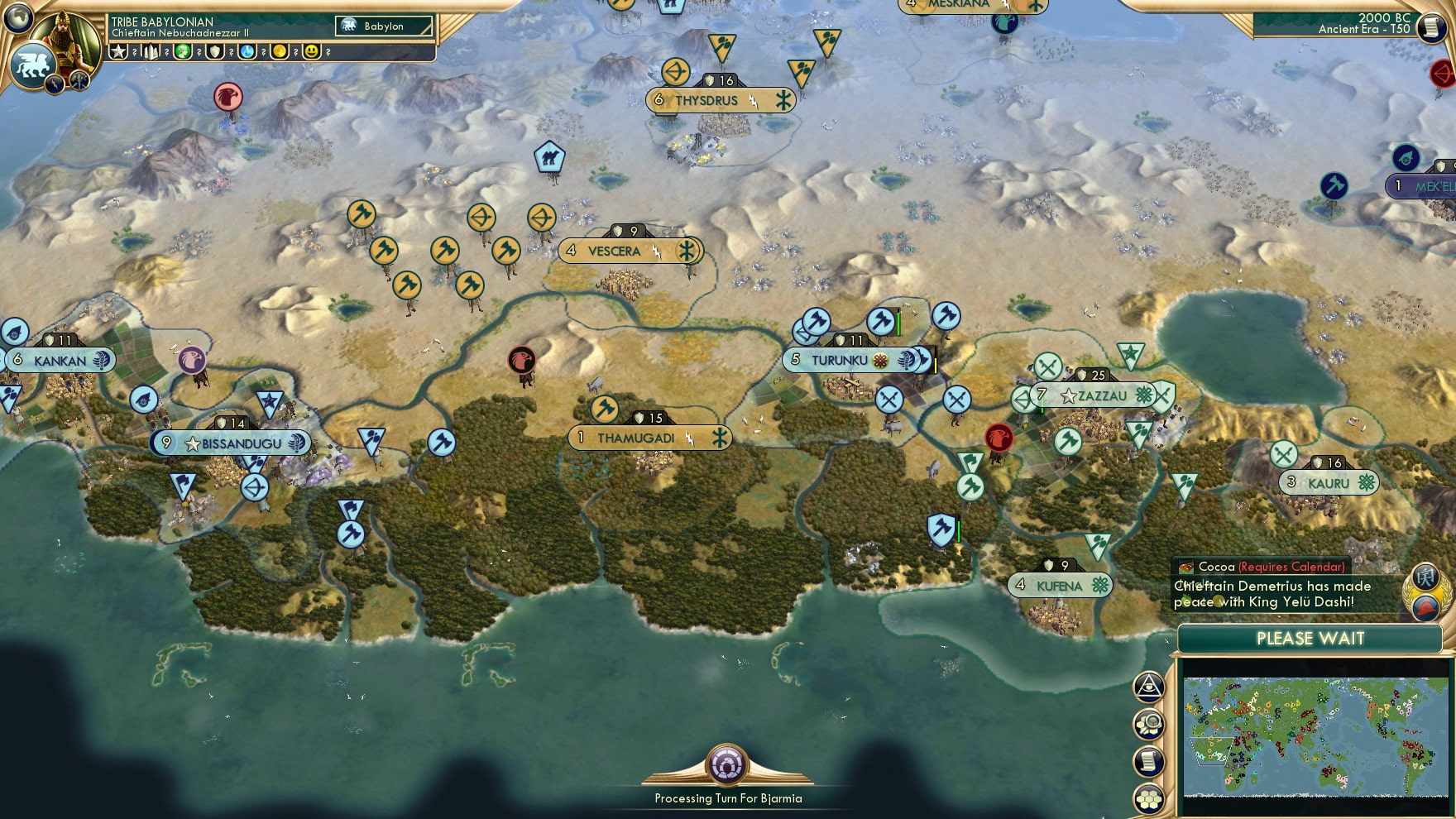Click the happiness smiley indicator
The image size is (1456, 819).
tap(312, 51)
